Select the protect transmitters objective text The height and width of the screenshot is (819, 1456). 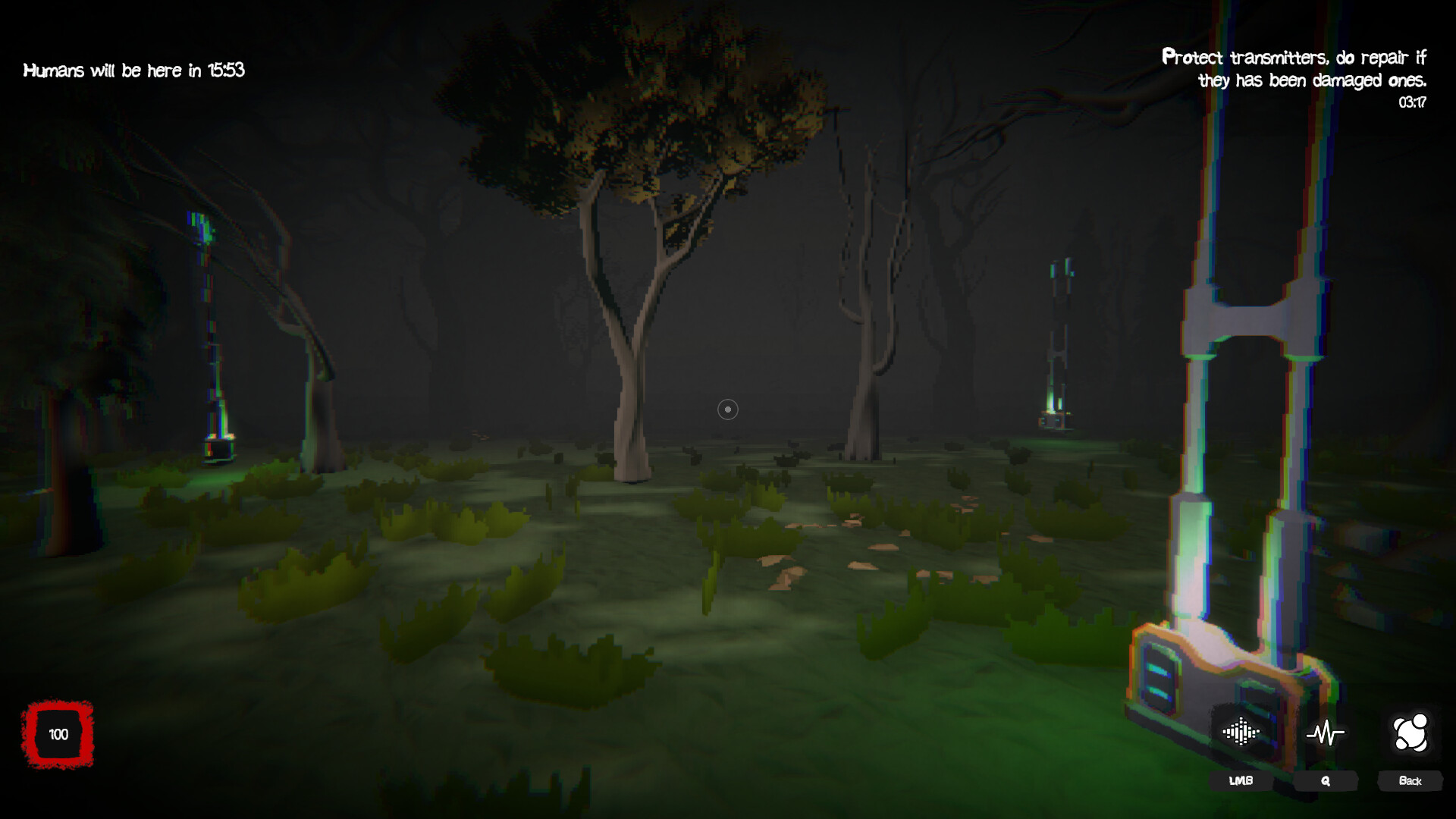click(1293, 68)
